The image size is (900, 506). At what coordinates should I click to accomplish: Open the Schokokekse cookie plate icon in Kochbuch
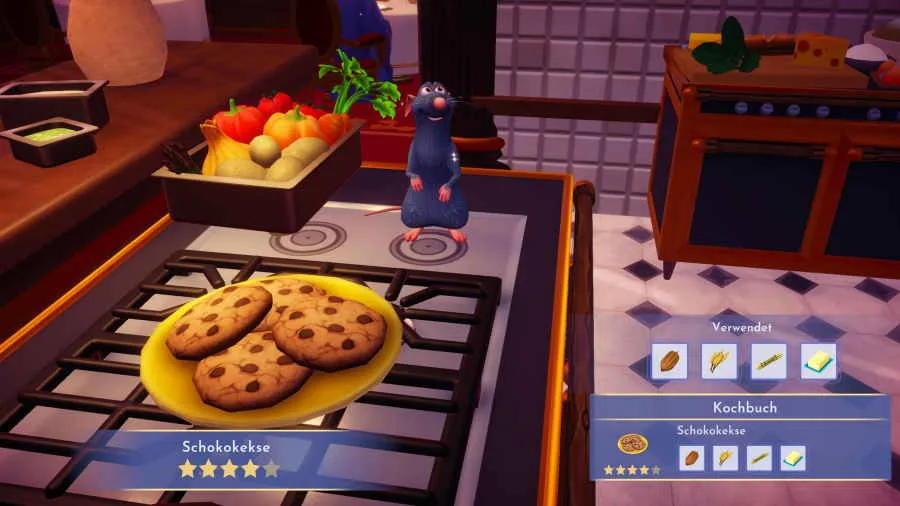pos(632,445)
